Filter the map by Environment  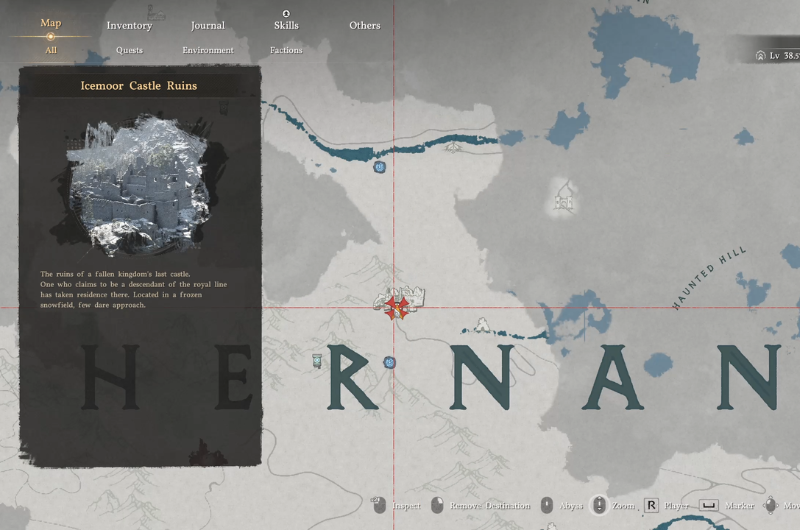(208, 50)
